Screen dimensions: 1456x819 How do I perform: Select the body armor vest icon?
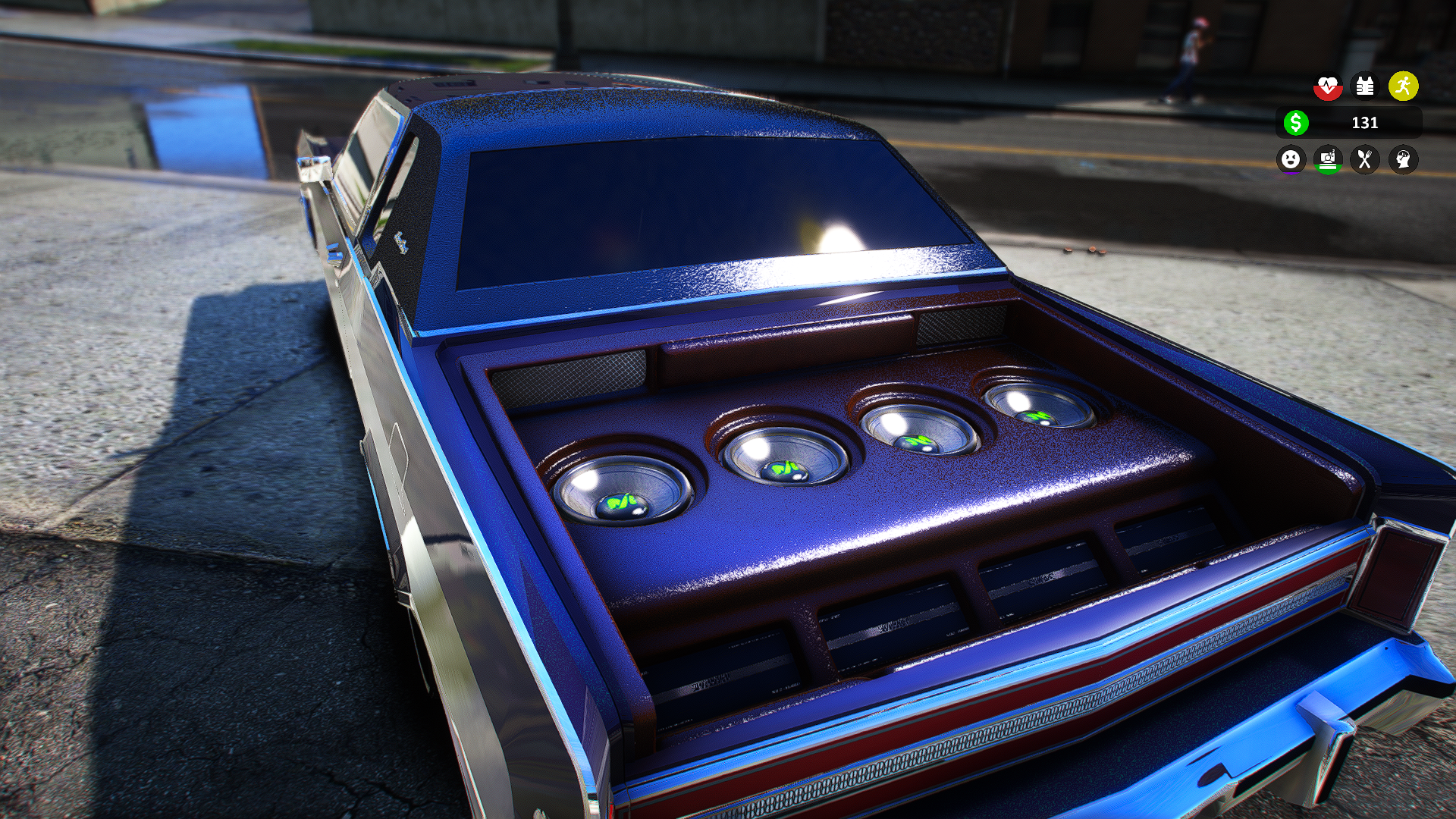point(1365,86)
